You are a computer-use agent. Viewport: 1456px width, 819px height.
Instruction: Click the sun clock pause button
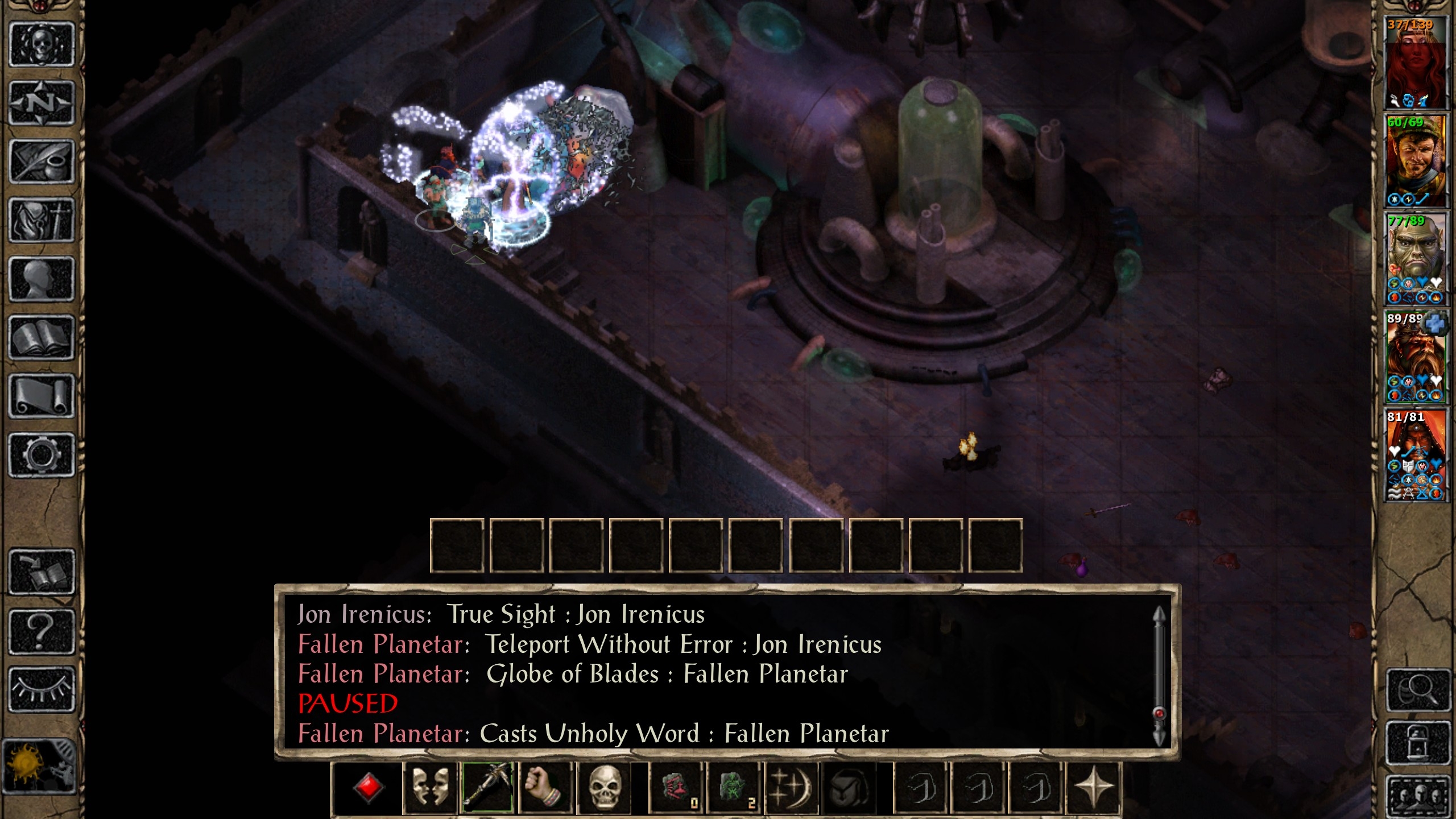(x=39, y=765)
